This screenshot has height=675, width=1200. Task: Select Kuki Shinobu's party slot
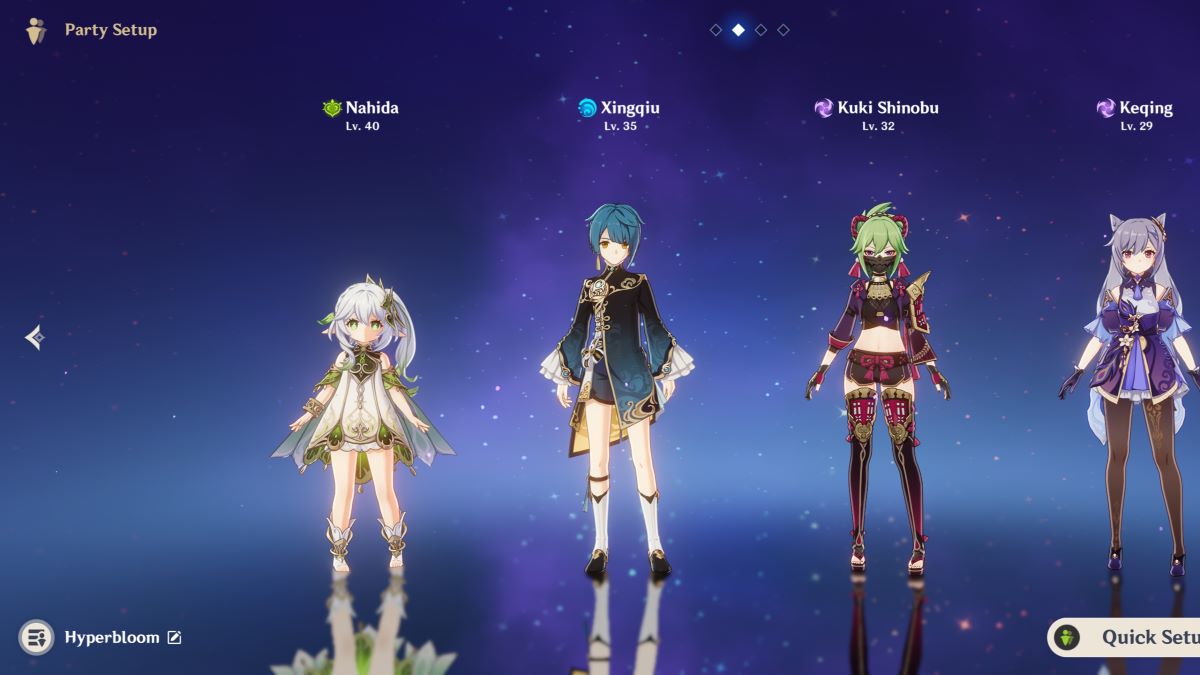[877, 390]
